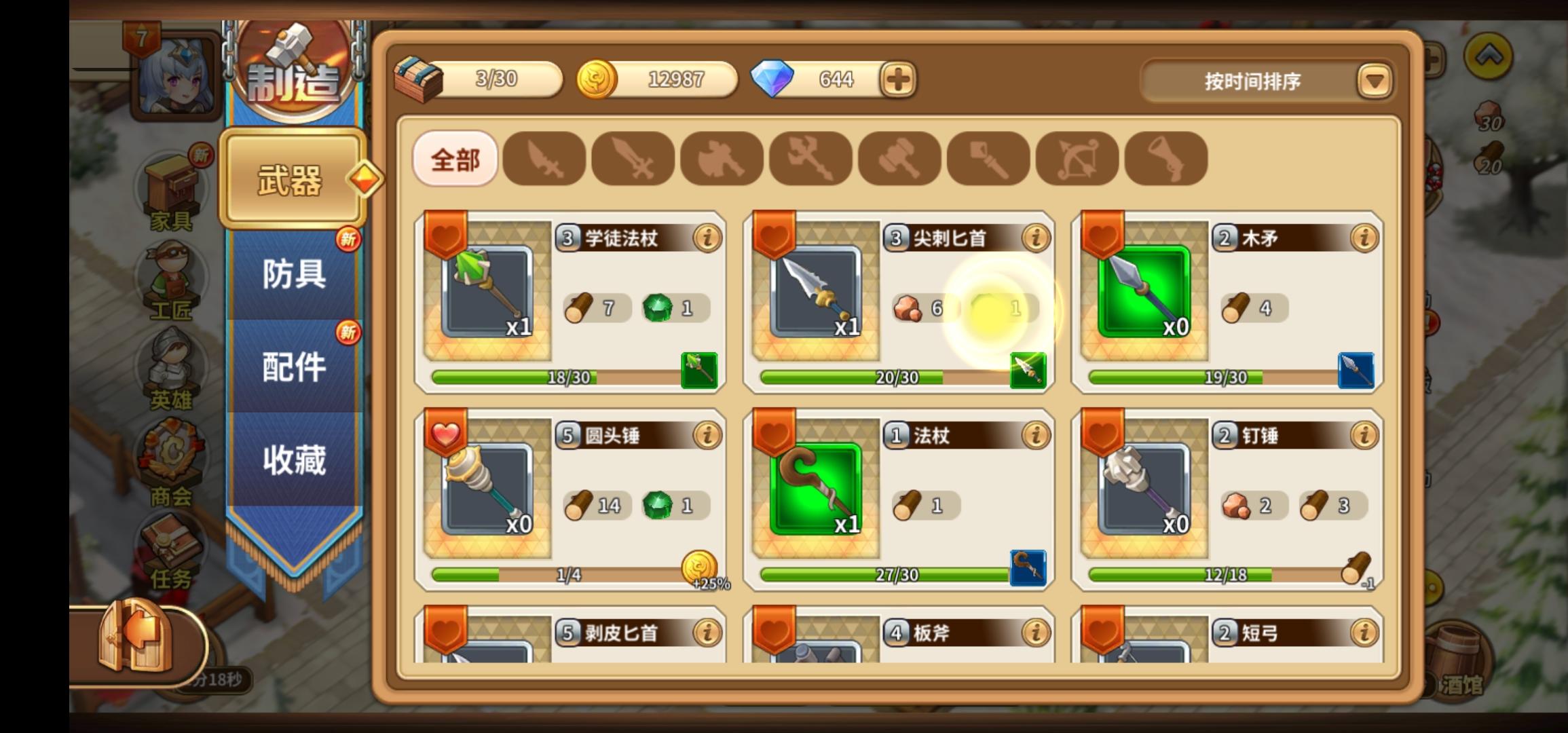The image size is (1568, 733).
Task: Select the dagger weapon filter icon
Action: pyautogui.click(x=543, y=158)
